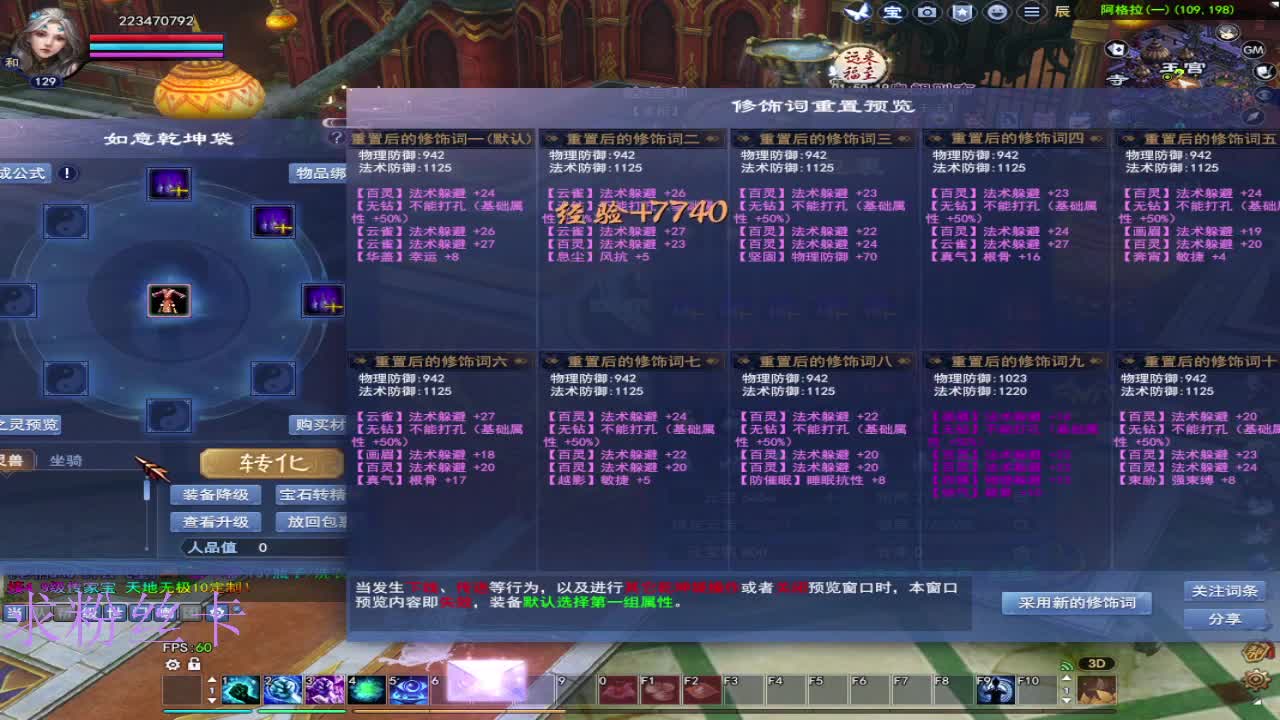Image resolution: width=1280 pixels, height=720 pixels.
Task: Expand the 重置后的修饰词七 group header
Action: click(x=636, y=361)
